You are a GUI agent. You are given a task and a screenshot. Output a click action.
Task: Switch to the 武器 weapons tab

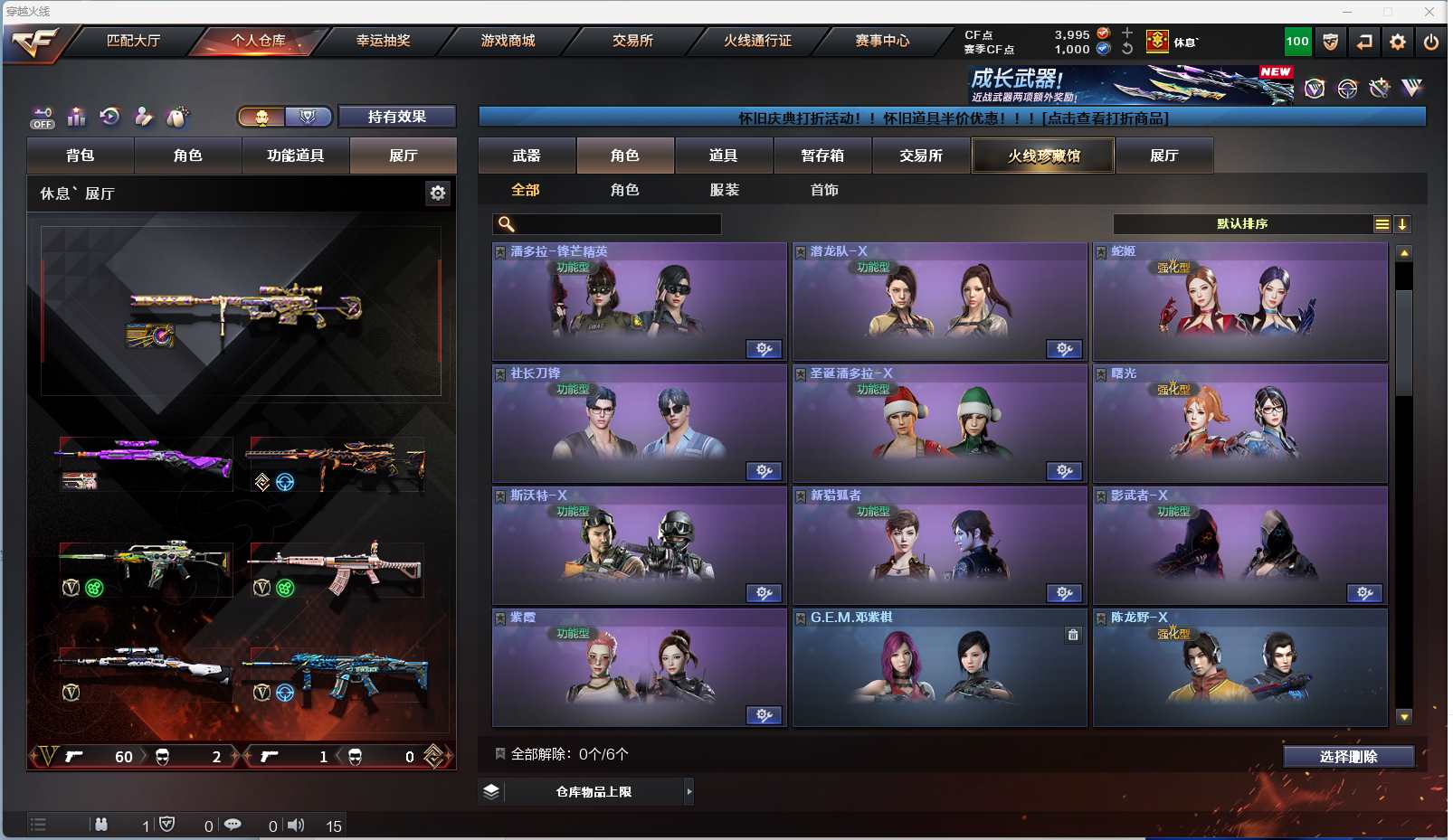pos(527,156)
